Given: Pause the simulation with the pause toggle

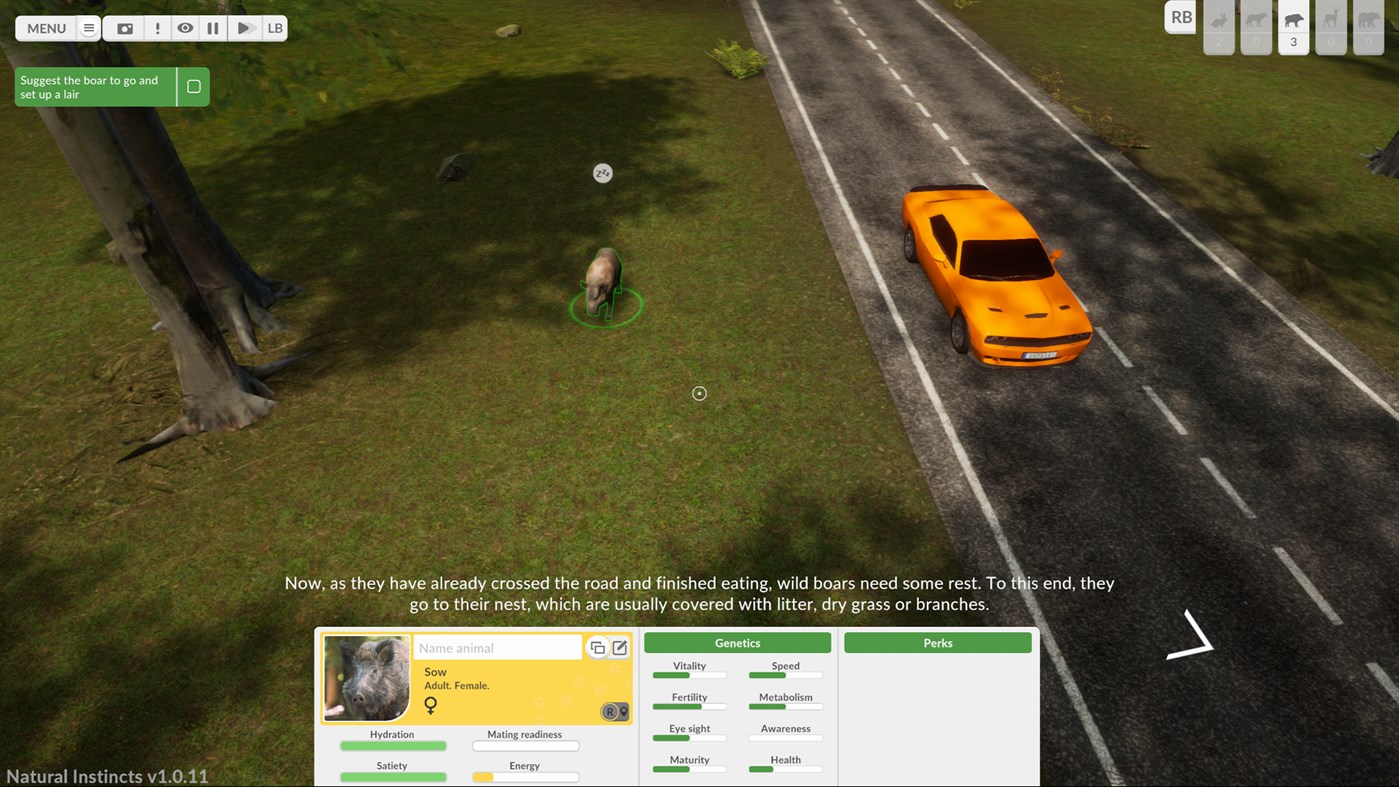Looking at the screenshot, I should pyautogui.click(x=212, y=28).
